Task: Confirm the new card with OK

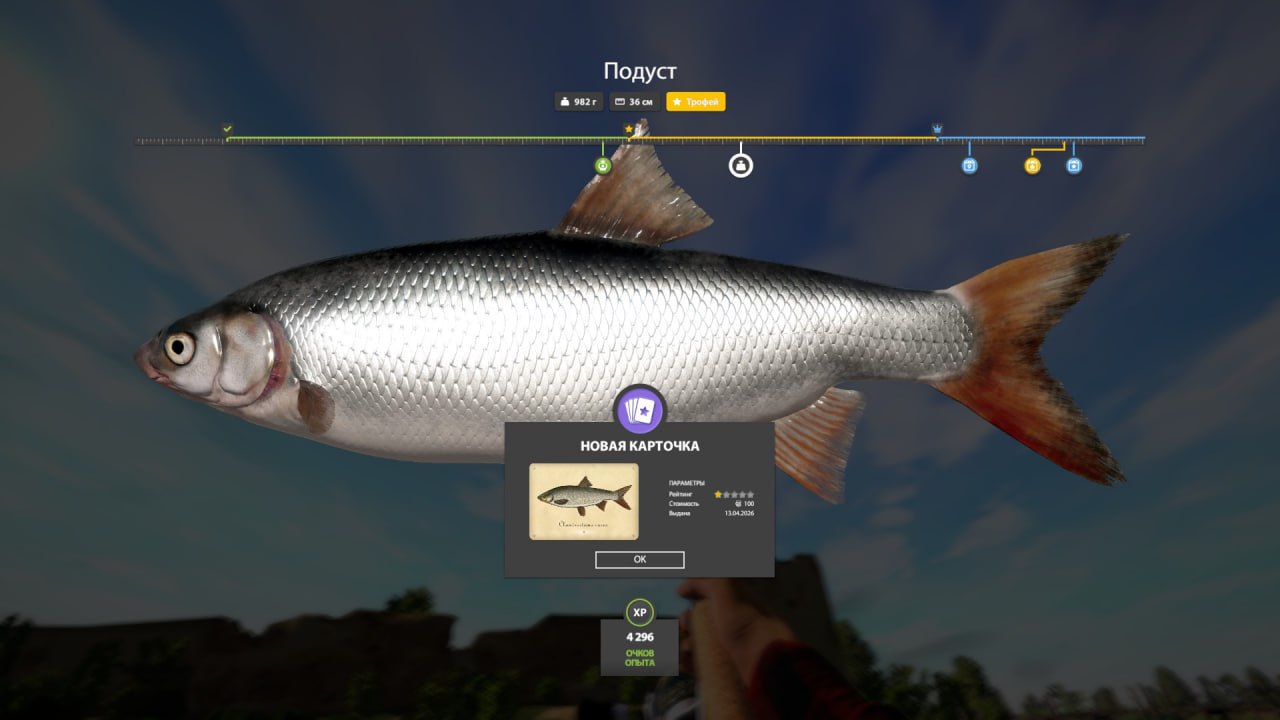Action: point(639,560)
